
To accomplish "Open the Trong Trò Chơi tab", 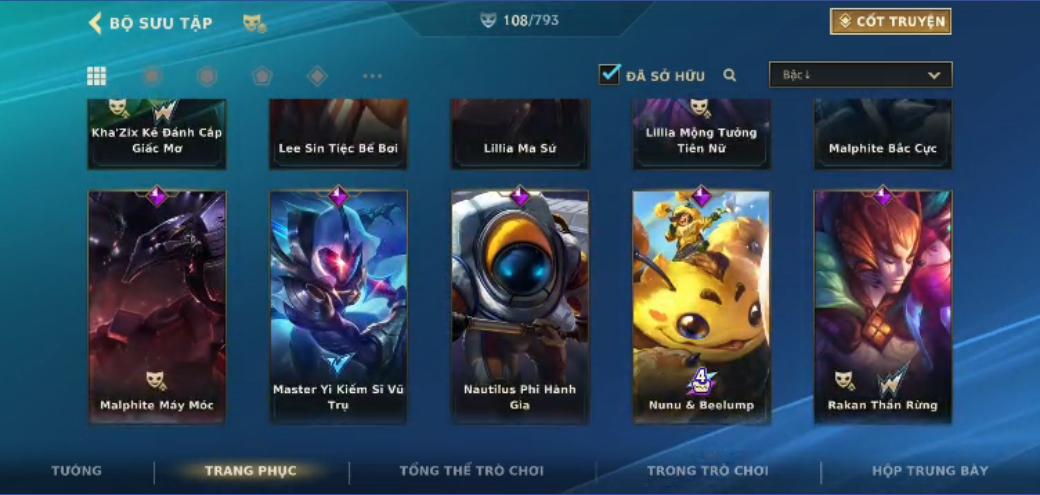I will pyautogui.click(x=707, y=471).
